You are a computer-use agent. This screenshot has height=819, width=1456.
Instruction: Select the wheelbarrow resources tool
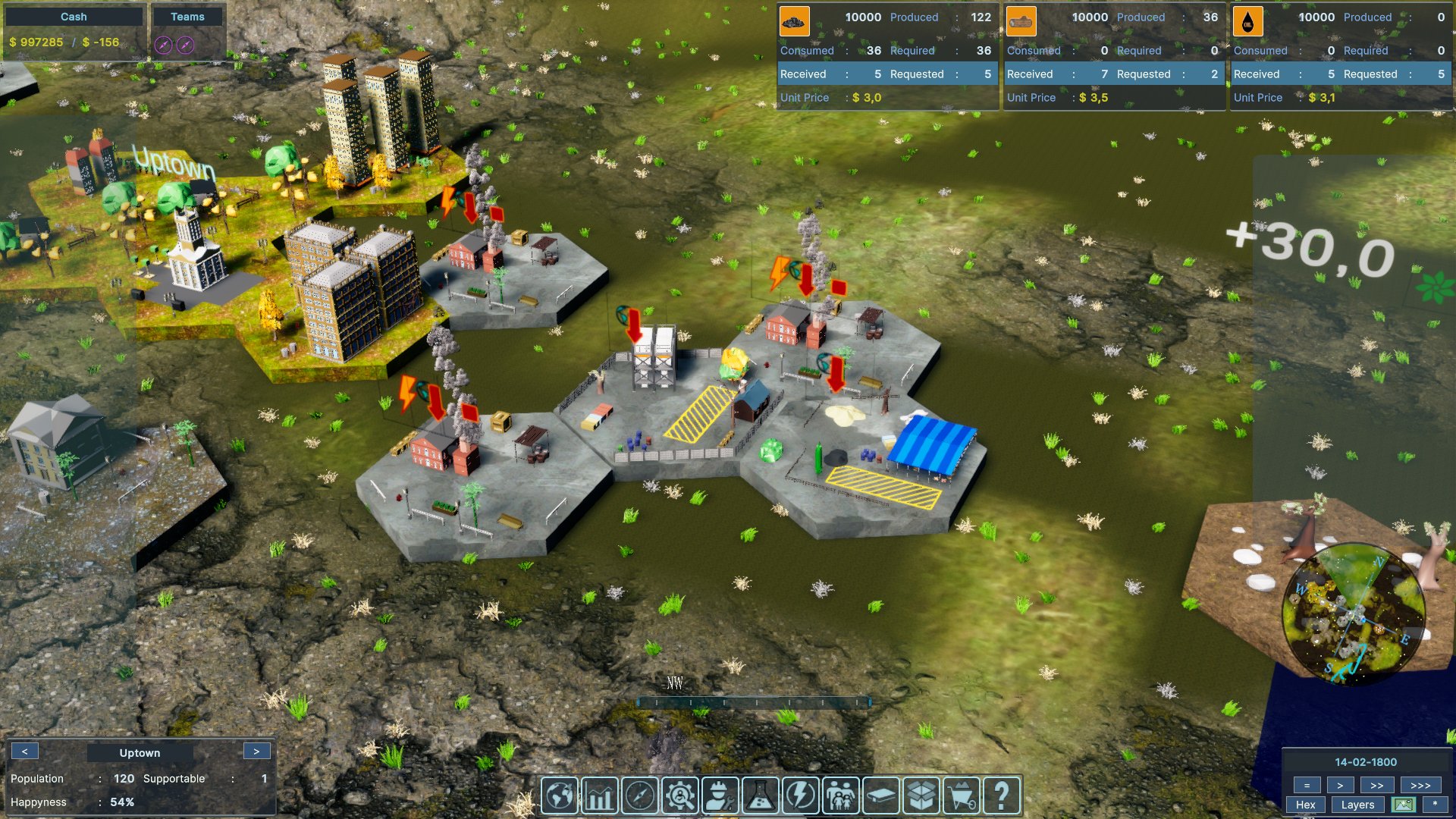click(961, 796)
